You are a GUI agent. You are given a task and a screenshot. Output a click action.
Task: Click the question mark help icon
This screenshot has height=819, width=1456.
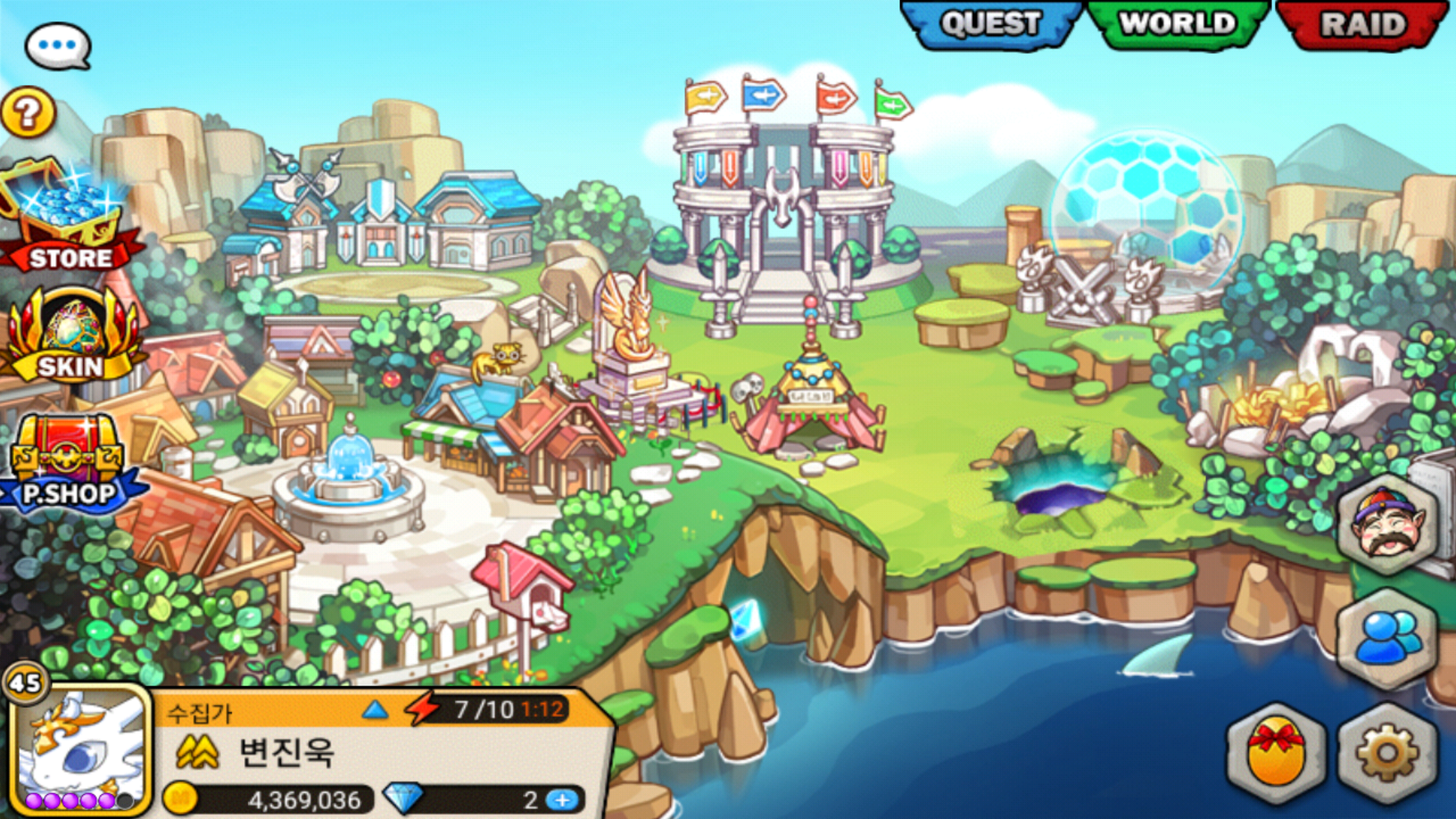click(x=28, y=113)
